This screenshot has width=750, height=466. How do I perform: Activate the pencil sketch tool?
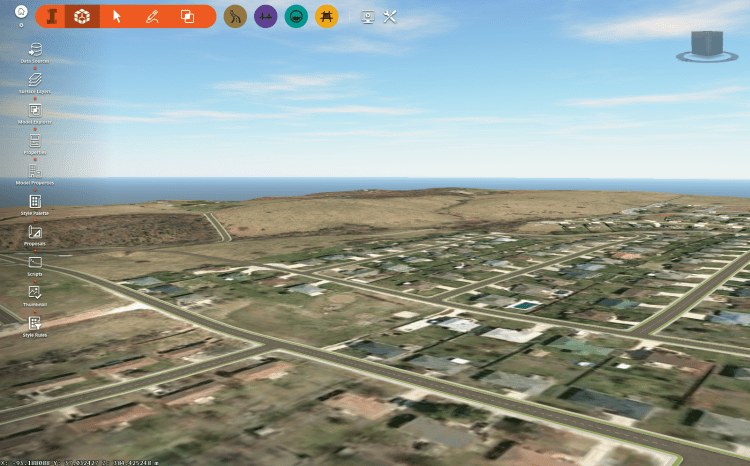pos(152,16)
